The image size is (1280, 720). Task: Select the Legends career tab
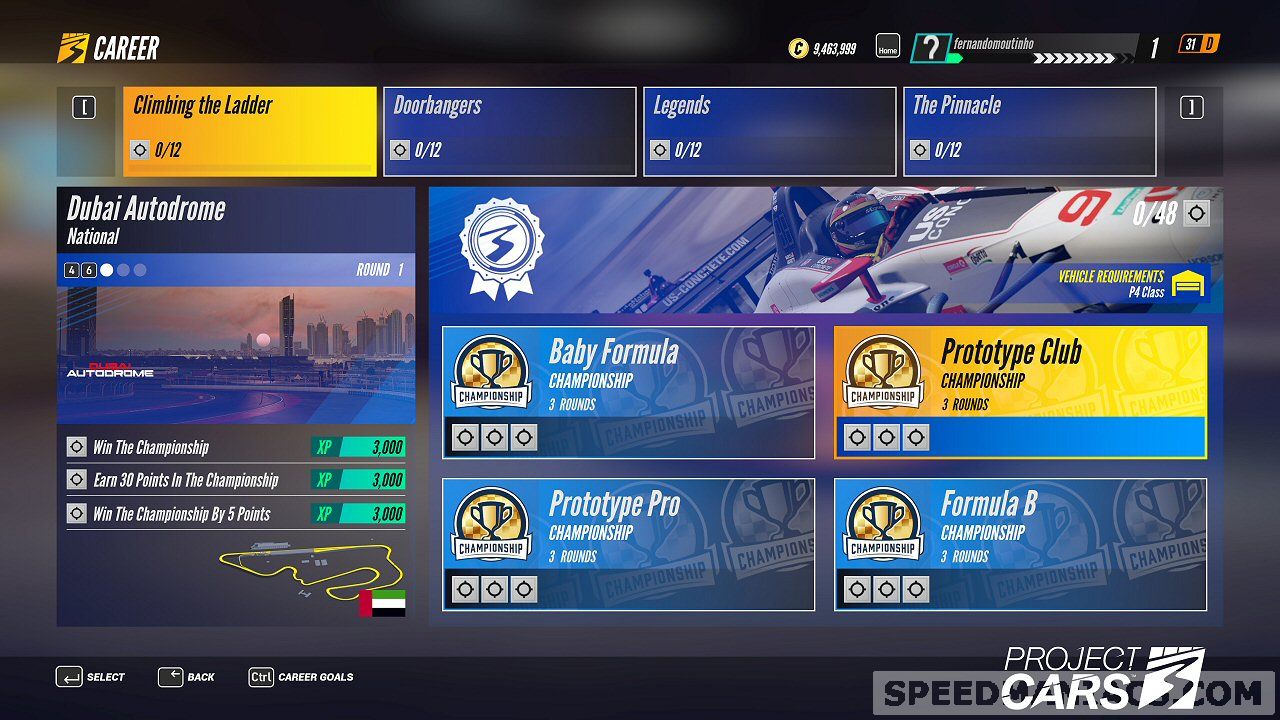pos(769,131)
